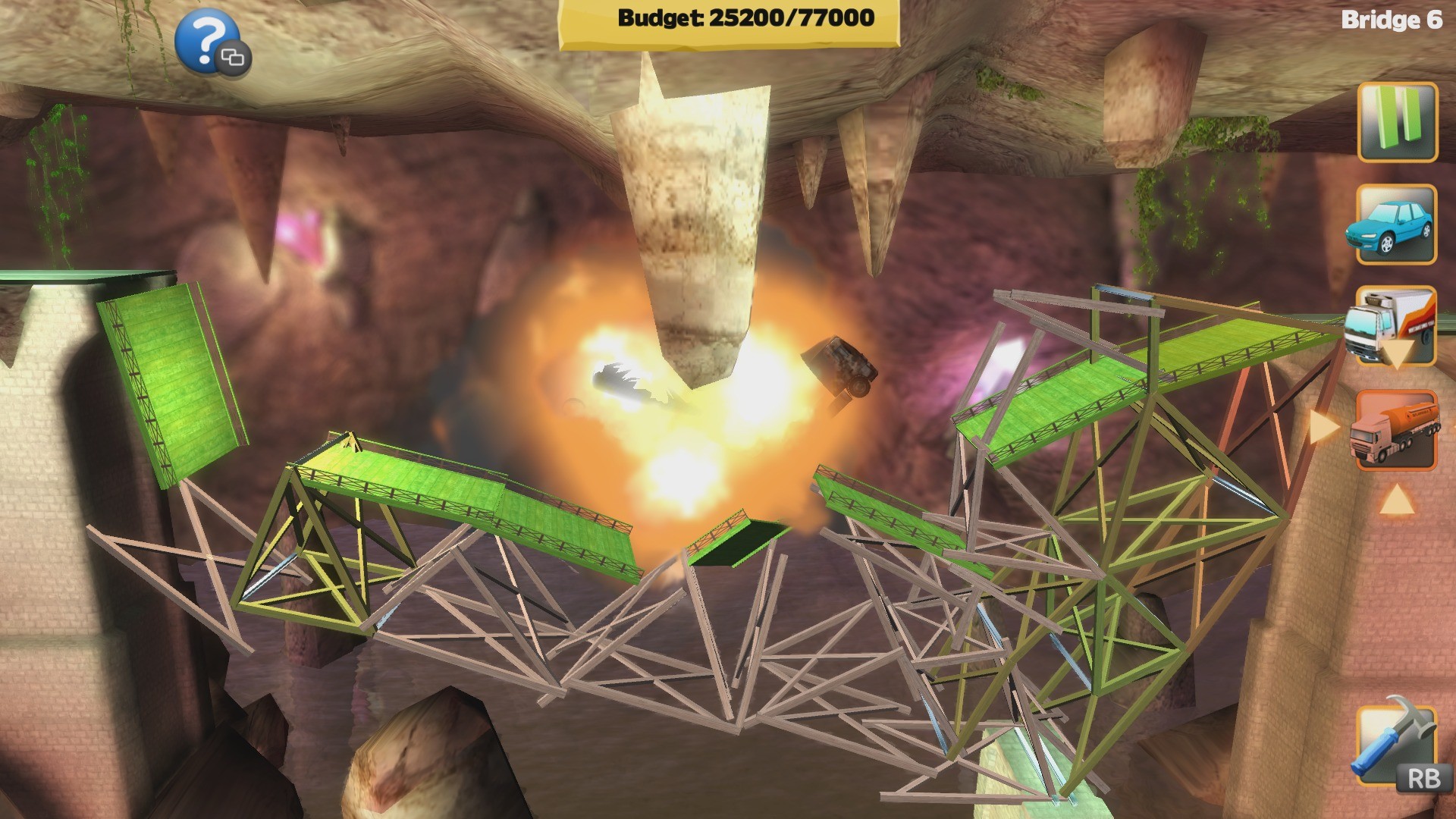Click the yellow Budget progress plaque
This screenshot has width=1456, height=819.
coord(739,21)
